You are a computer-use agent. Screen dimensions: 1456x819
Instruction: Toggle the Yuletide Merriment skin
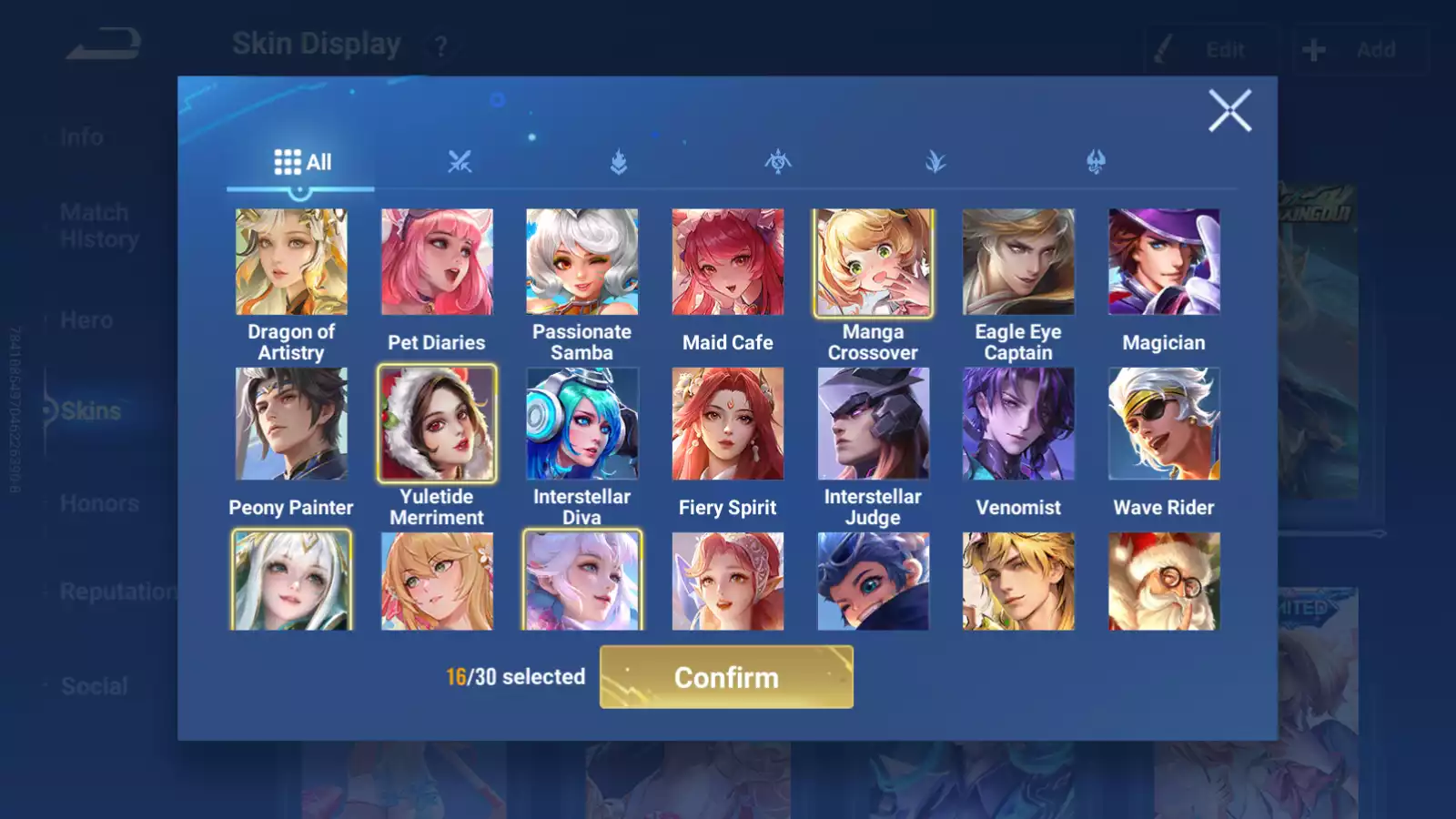click(x=437, y=423)
